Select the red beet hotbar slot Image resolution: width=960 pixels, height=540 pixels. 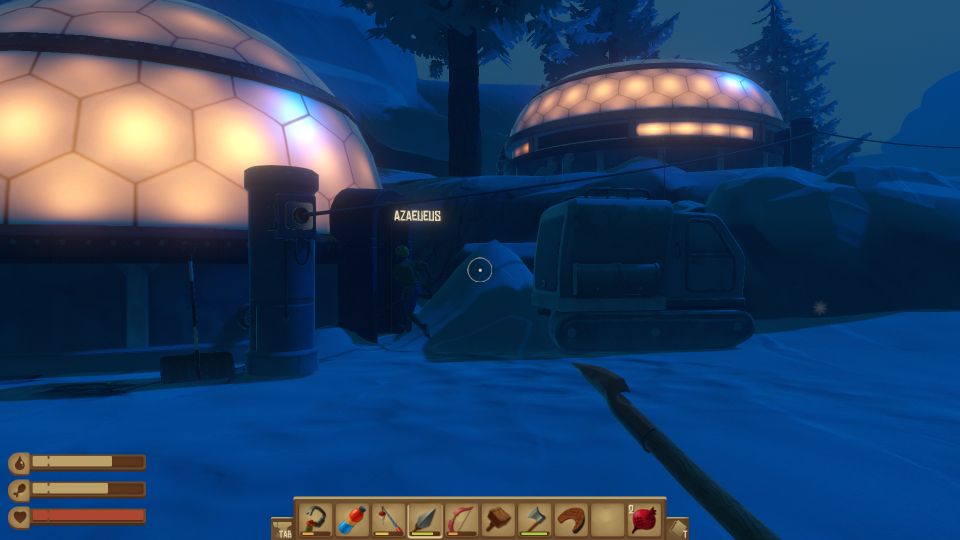pos(644,519)
